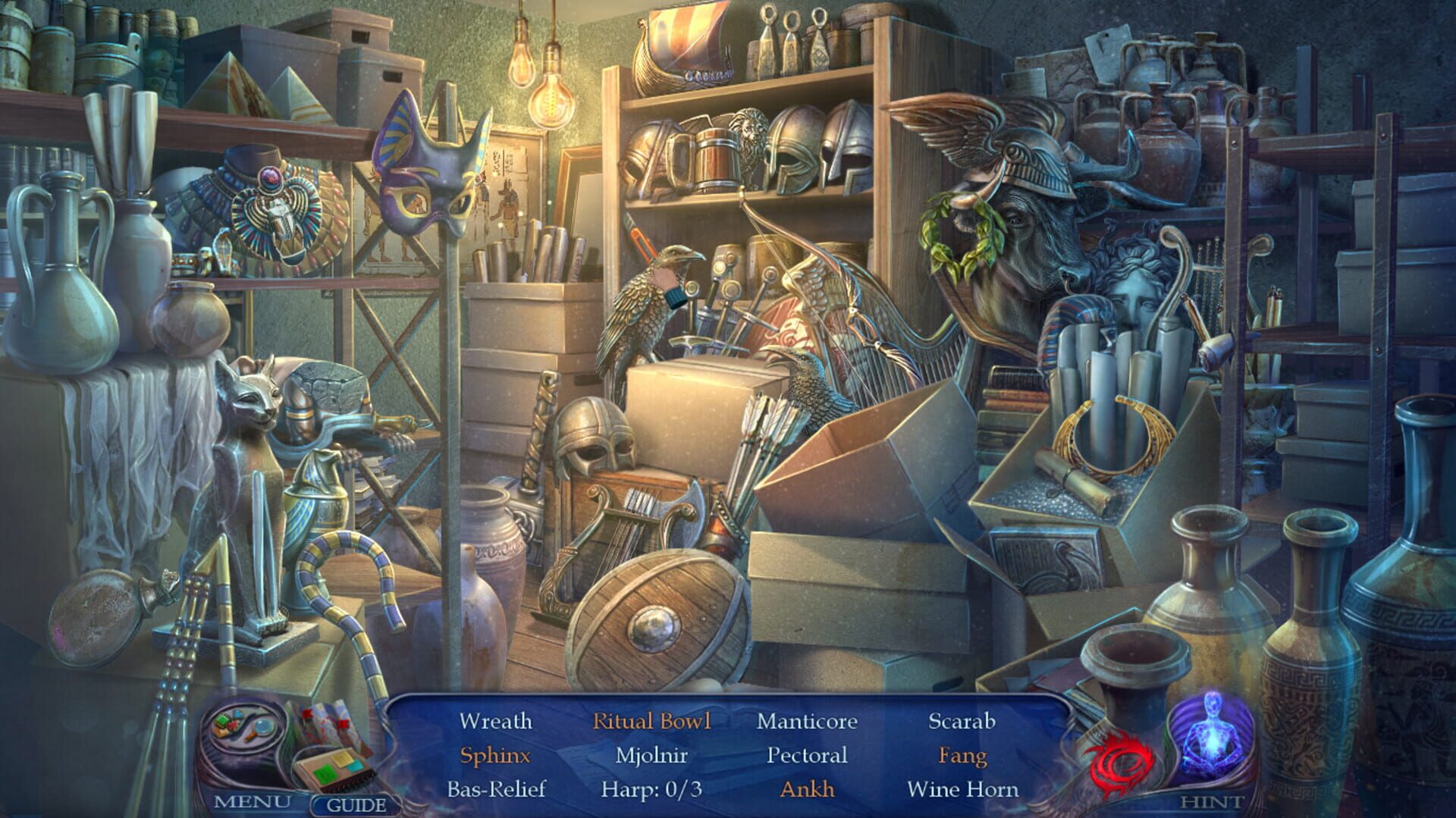The height and width of the screenshot is (818, 1456).
Task: Click the MENU button
Action: point(253,802)
